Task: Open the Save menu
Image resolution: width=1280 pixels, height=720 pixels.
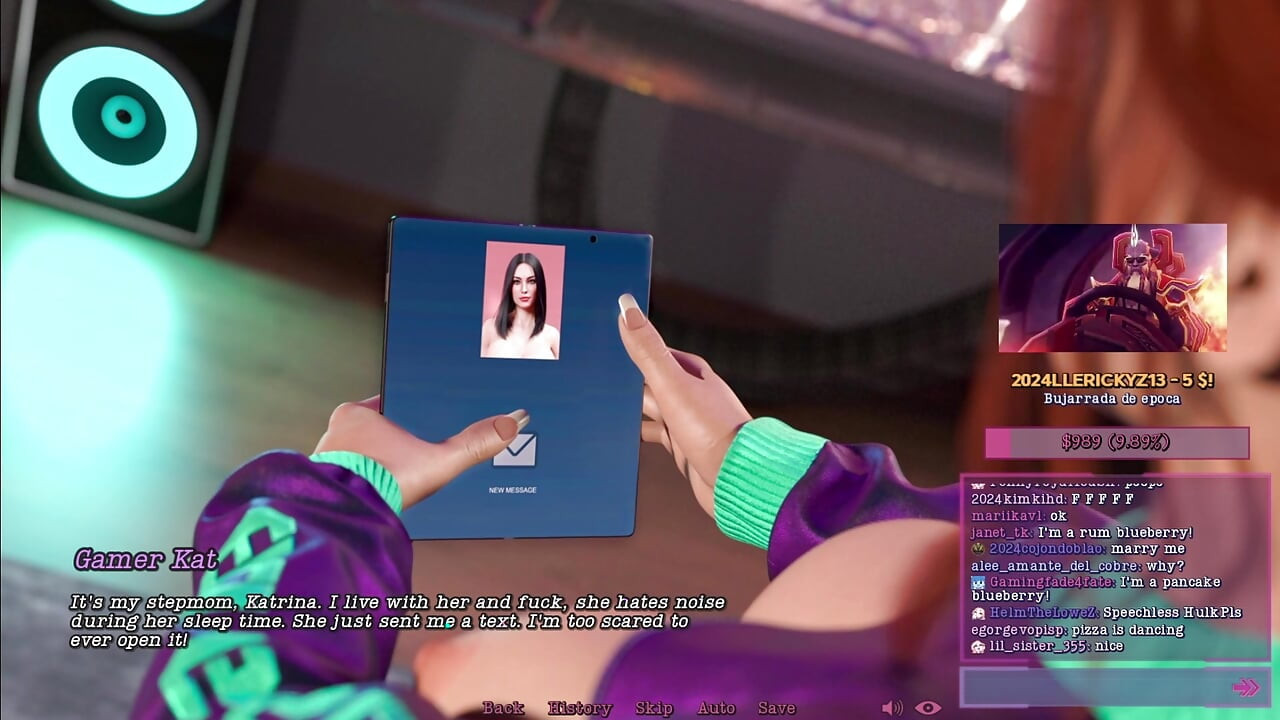Action: [x=778, y=708]
